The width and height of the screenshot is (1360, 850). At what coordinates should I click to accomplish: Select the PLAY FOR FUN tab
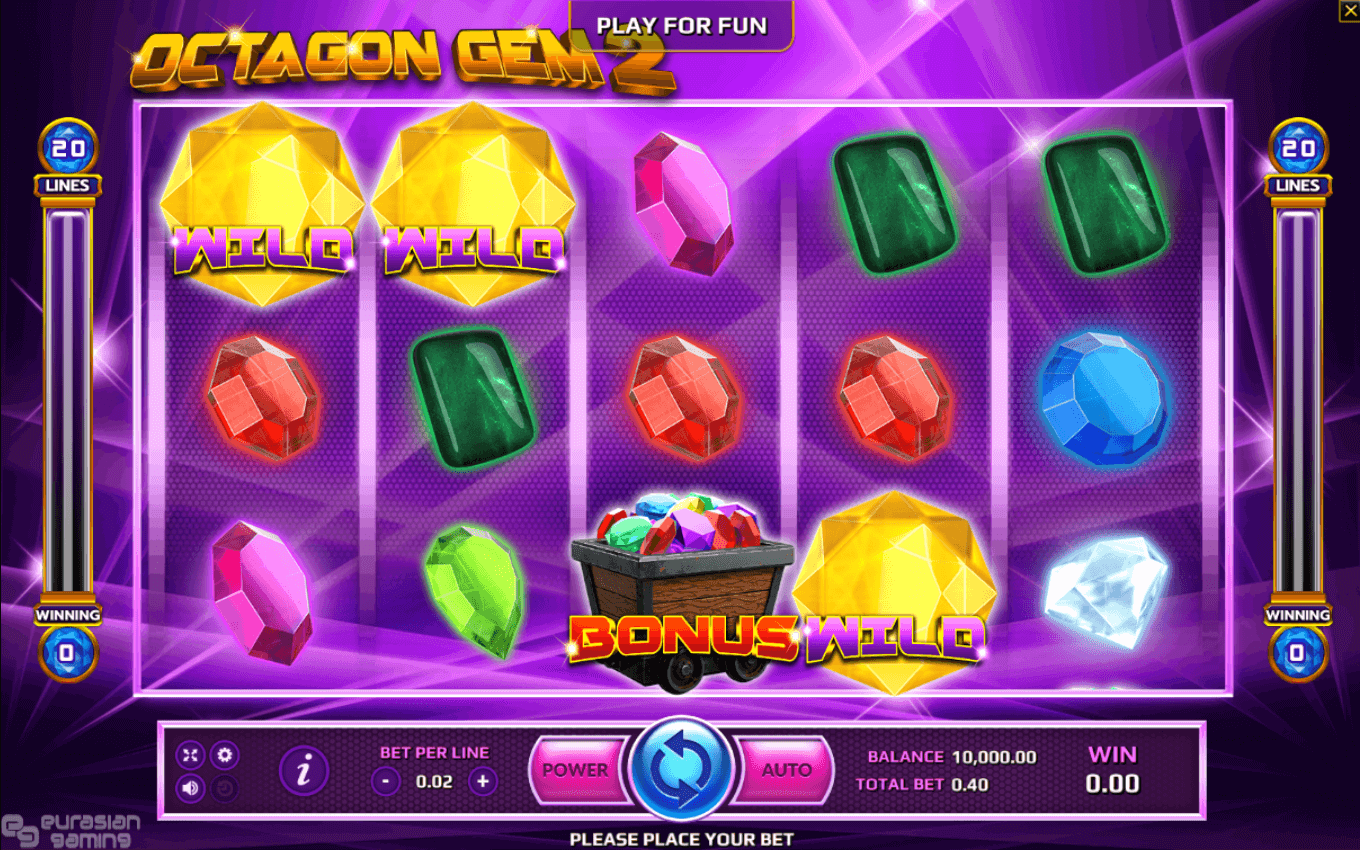tap(680, 25)
